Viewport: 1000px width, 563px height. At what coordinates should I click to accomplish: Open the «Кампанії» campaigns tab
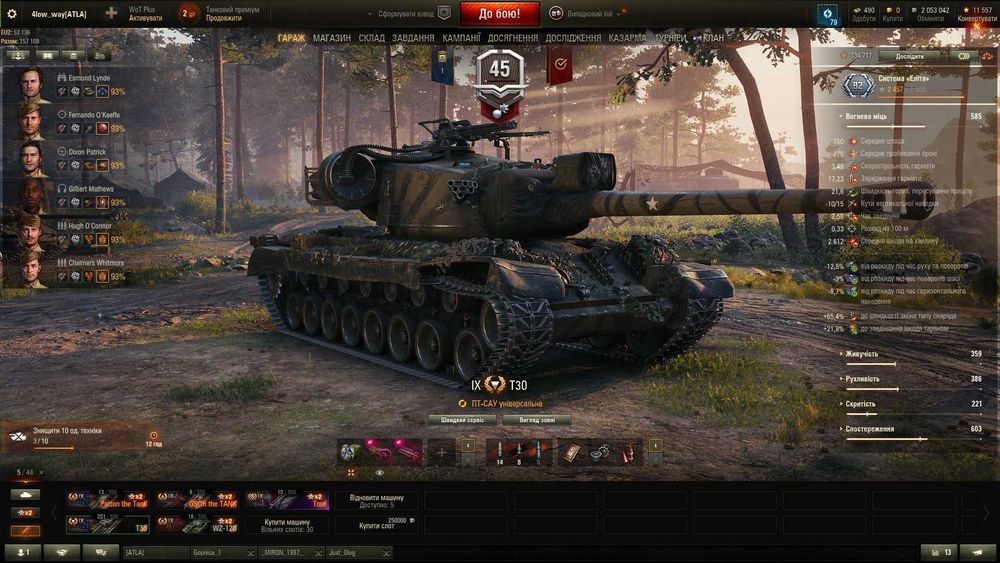[x=461, y=38]
